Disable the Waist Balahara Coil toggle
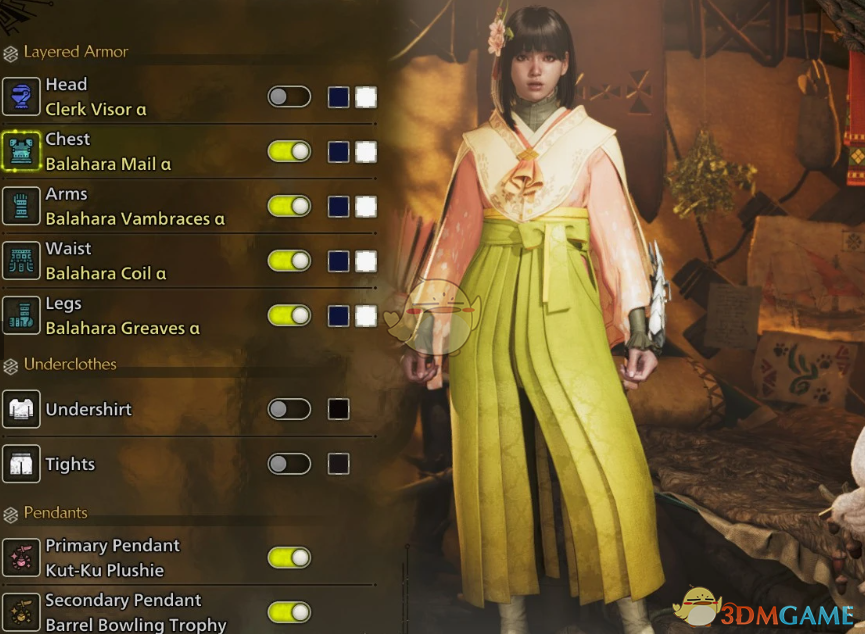Viewport: 865px width, 634px height. pyautogui.click(x=289, y=261)
